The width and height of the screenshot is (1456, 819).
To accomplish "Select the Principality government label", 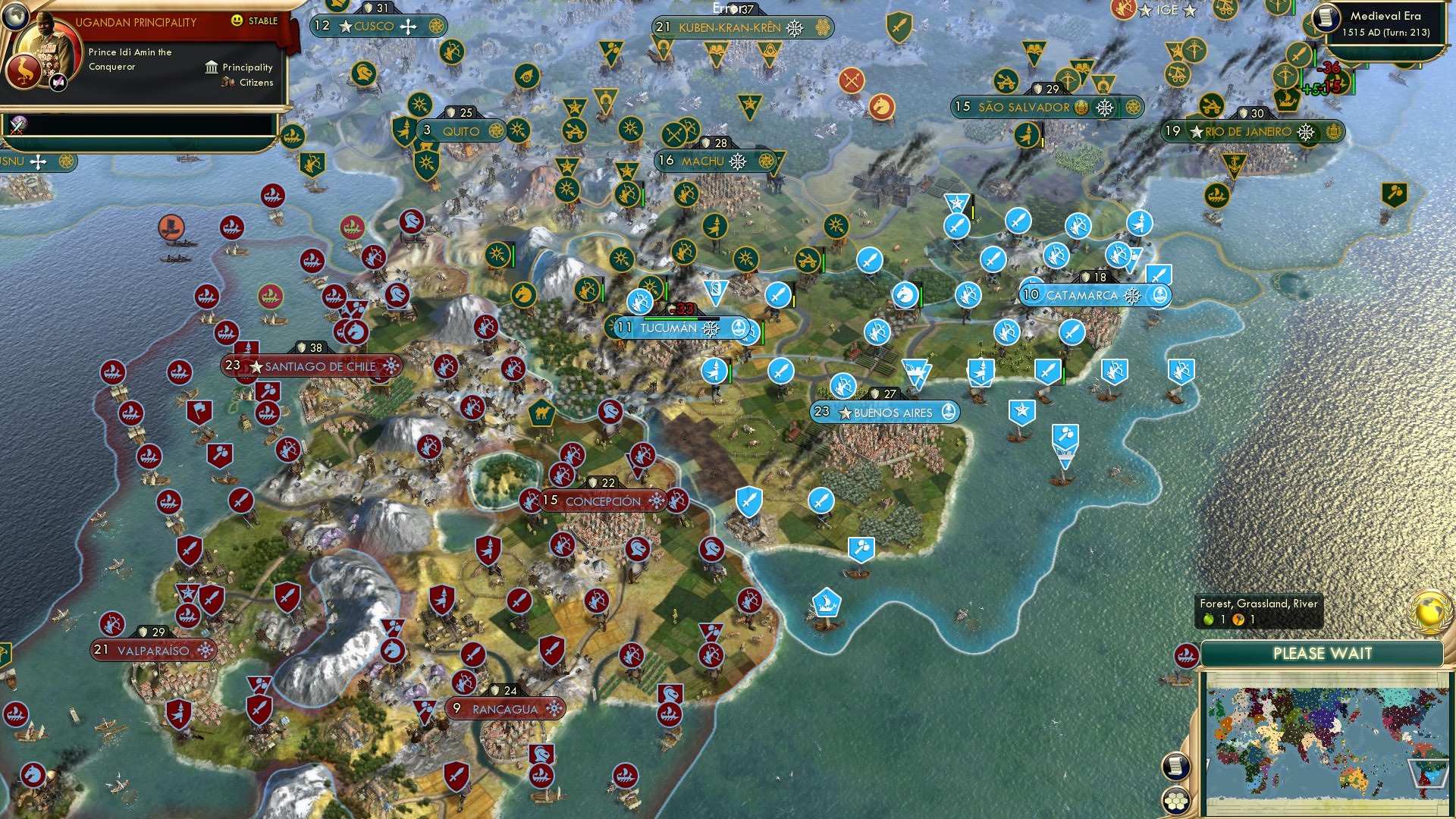I will (x=248, y=67).
